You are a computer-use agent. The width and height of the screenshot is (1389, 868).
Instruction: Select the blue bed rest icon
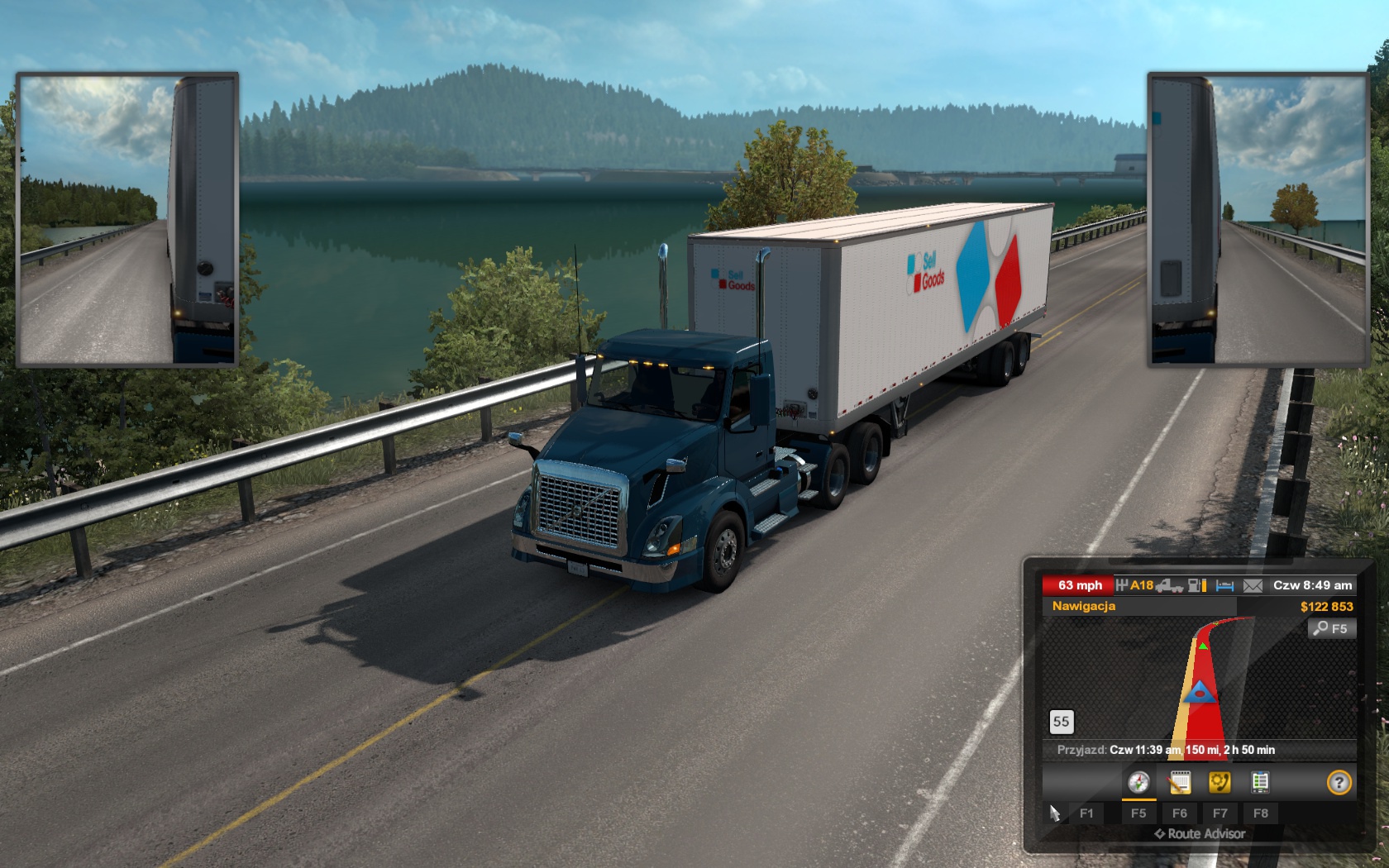(1224, 585)
